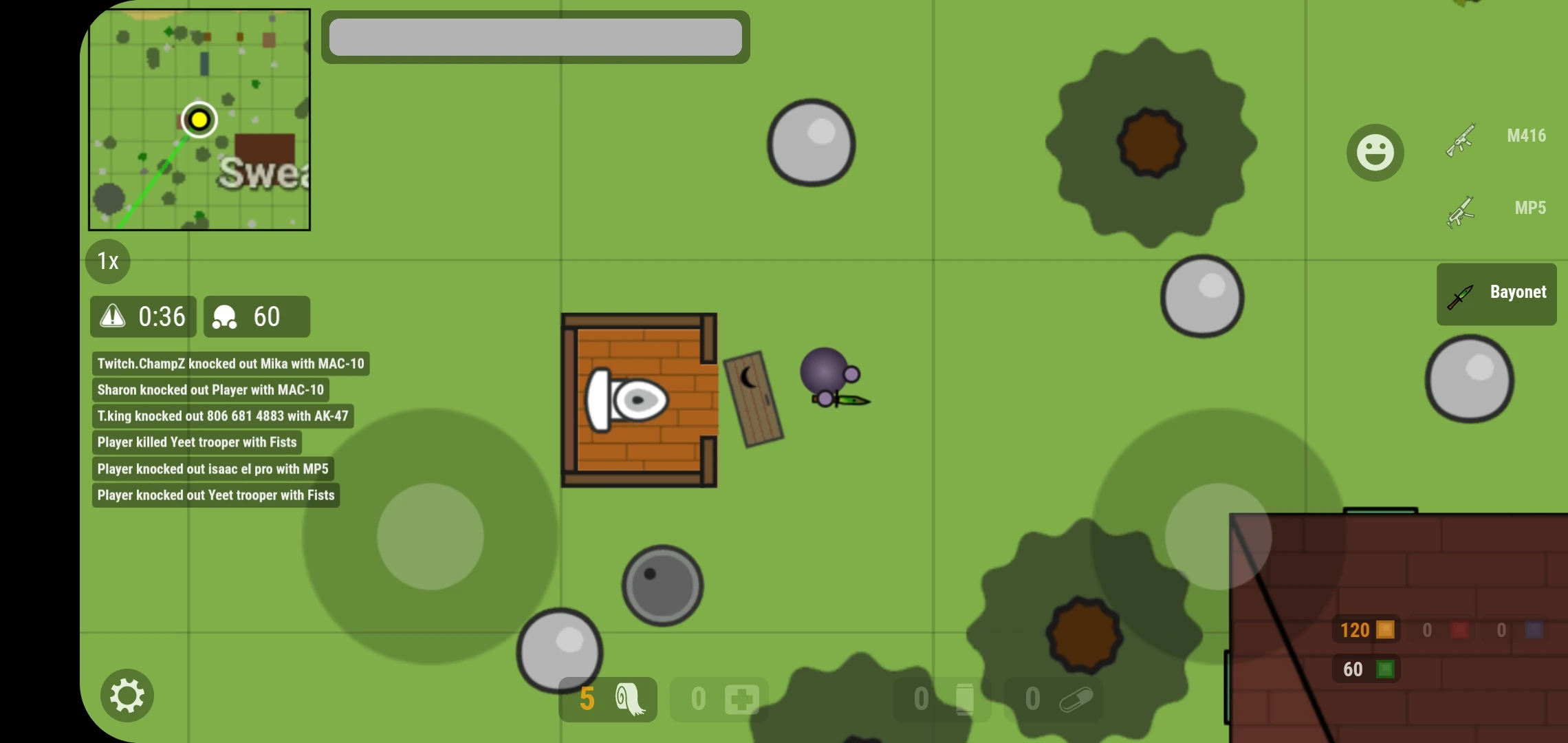Click the pills item slot
This screenshot has height=743, width=1568.
tap(1055, 698)
